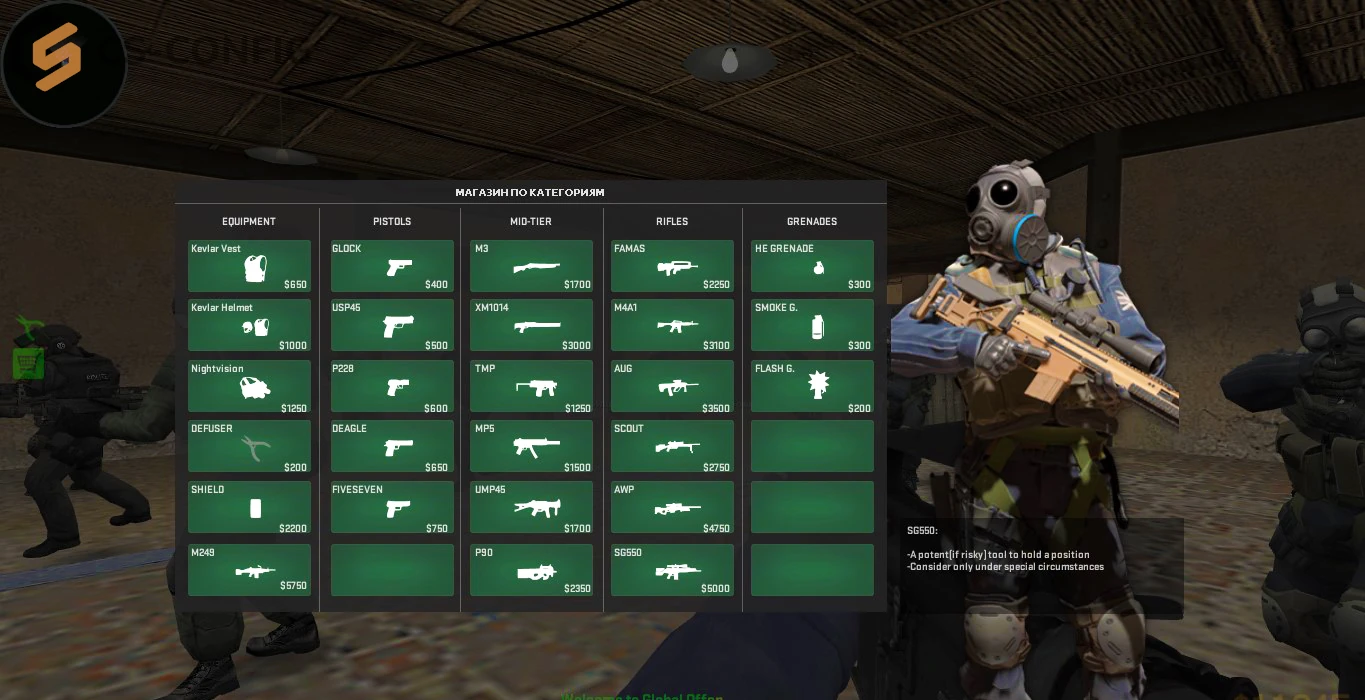Viewport: 1366px width, 700px height.
Task: Purchase the Deagle for $650
Action: click(392, 447)
